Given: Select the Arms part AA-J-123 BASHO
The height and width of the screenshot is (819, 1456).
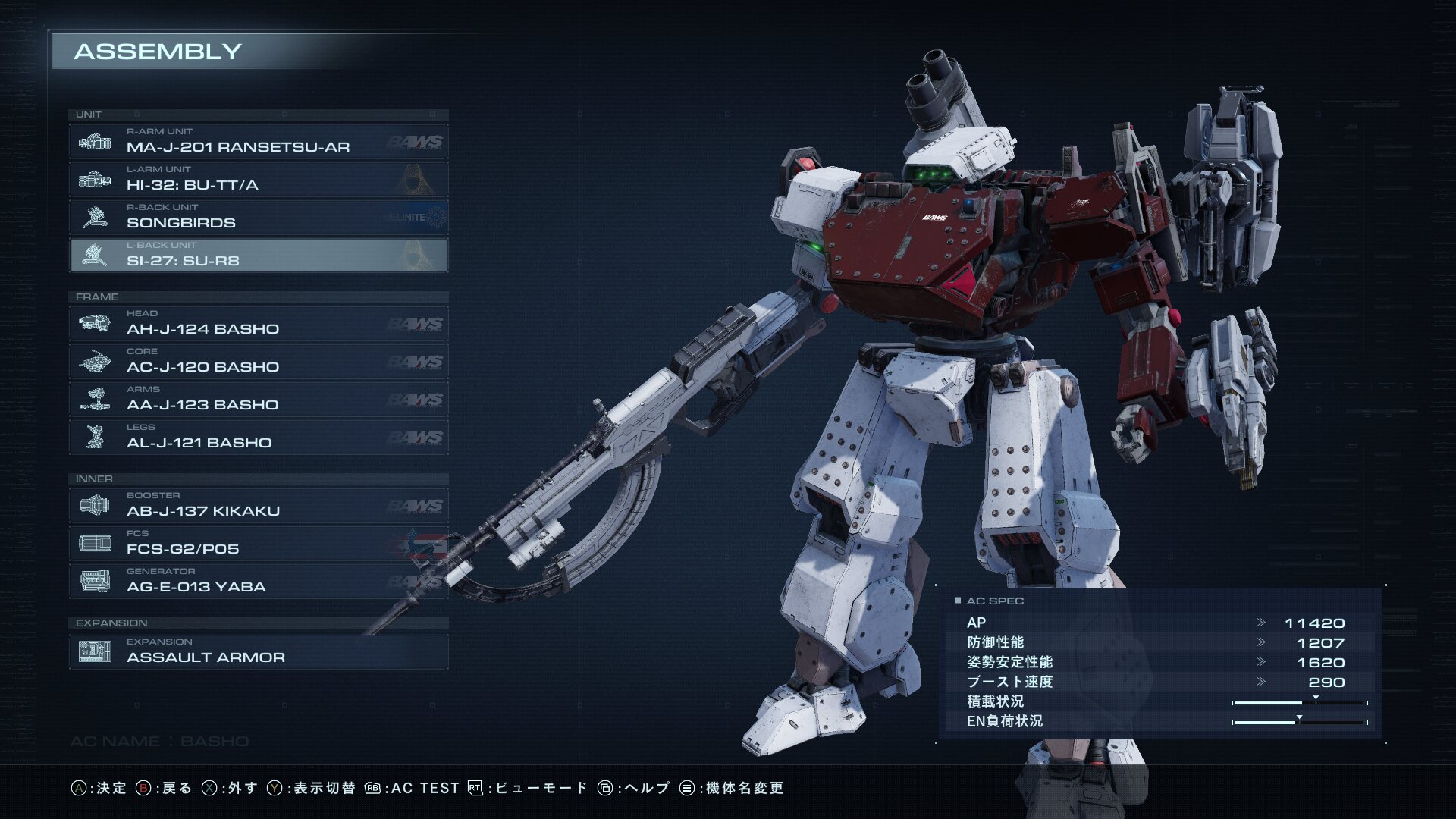Looking at the screenshot, I should pyautogui.click(x=258, y=400).
